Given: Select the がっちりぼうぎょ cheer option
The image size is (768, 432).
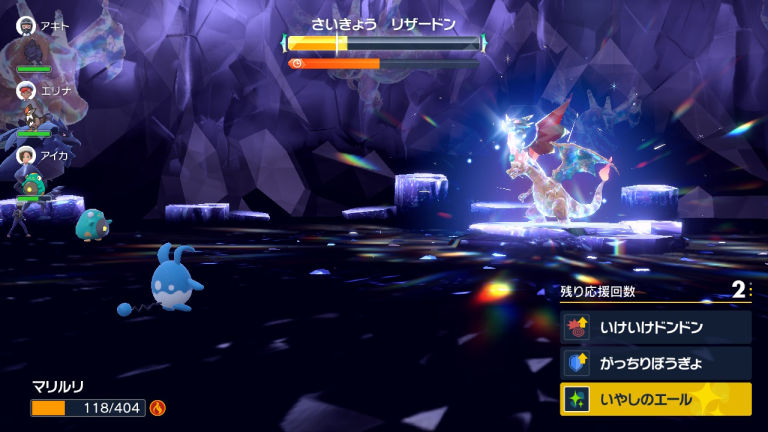Looking at the screenshot, I should 655,363.
